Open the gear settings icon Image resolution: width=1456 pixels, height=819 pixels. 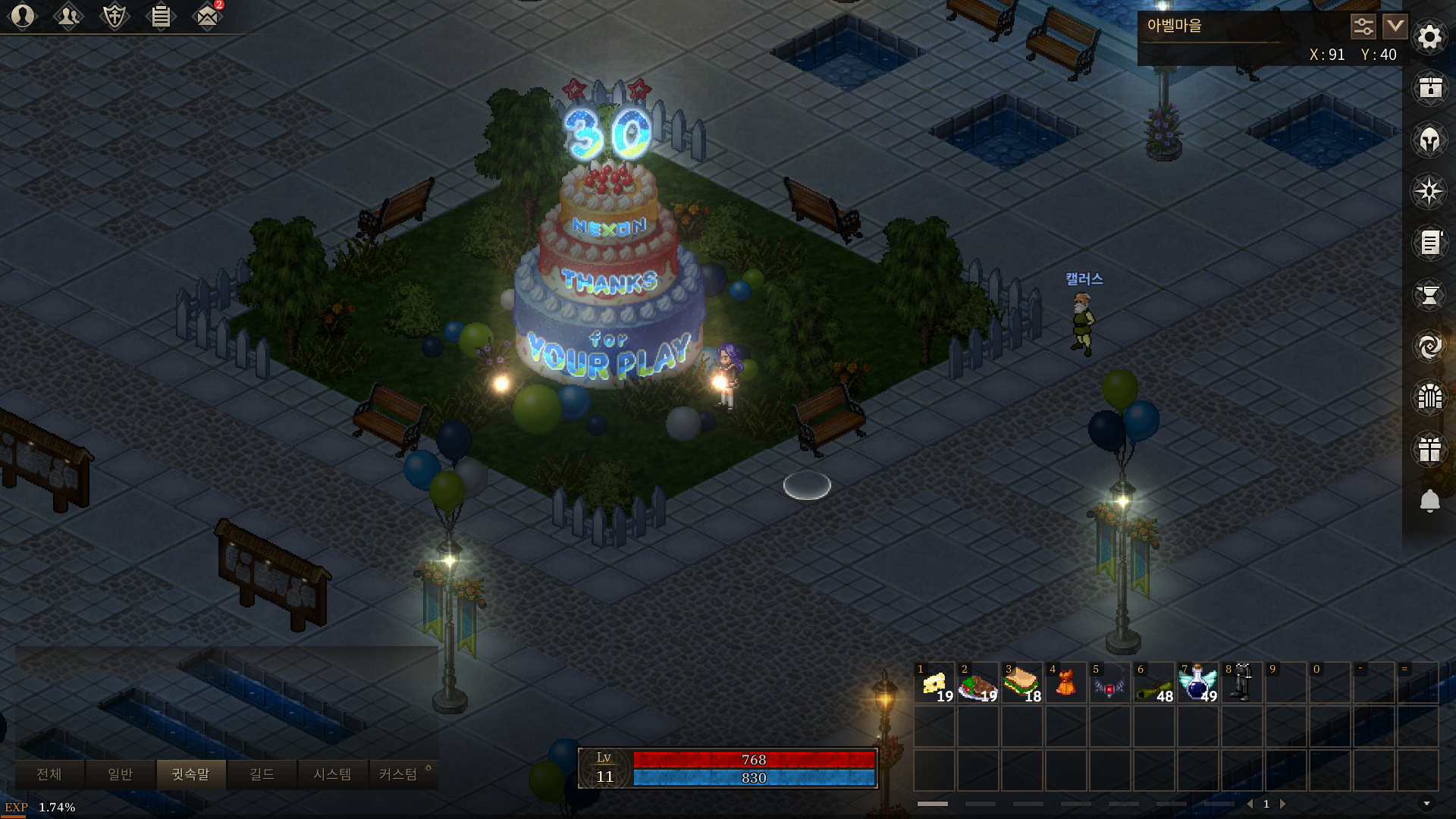(x=1429, y=36)
